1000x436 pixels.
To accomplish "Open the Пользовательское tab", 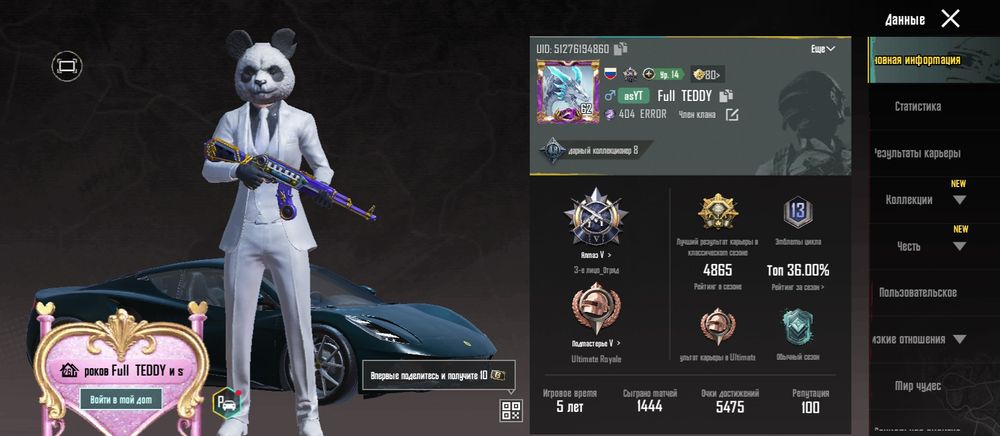I will click(917, 292).
